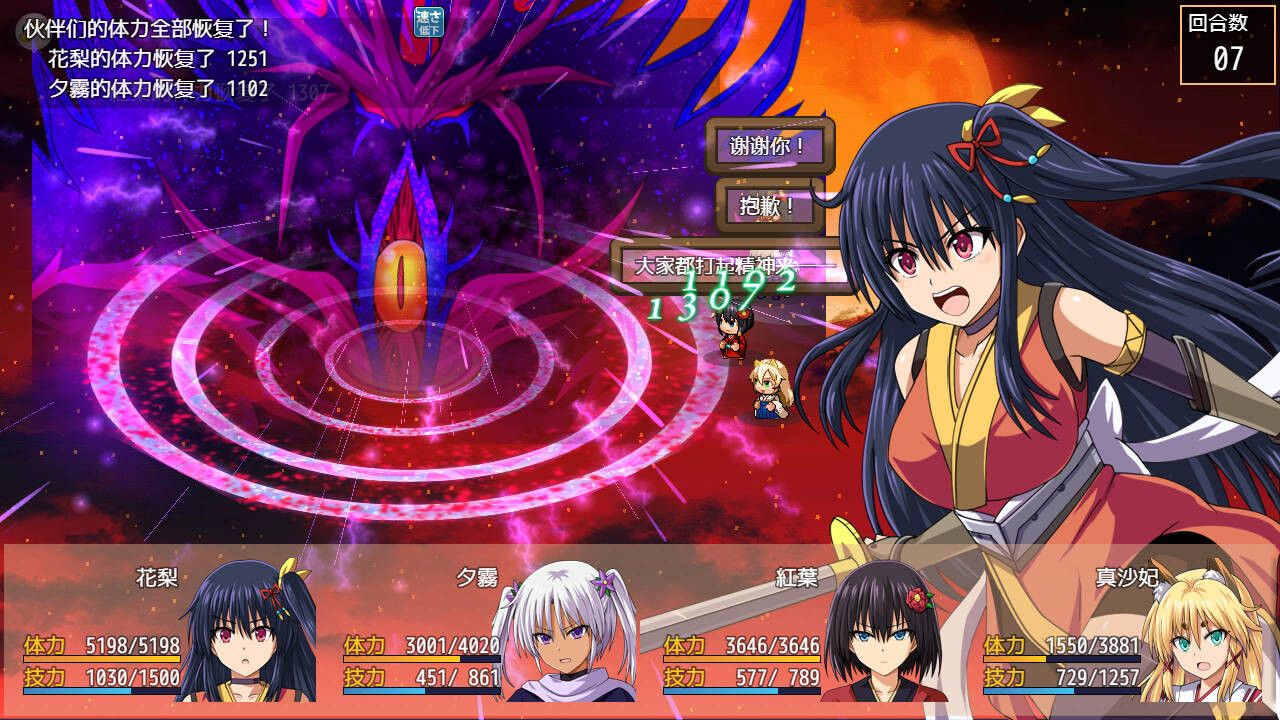This screenshot has height=720, width=1280.
Task: Click the 速さ低下 debuff icon
Action: [429, 21]
